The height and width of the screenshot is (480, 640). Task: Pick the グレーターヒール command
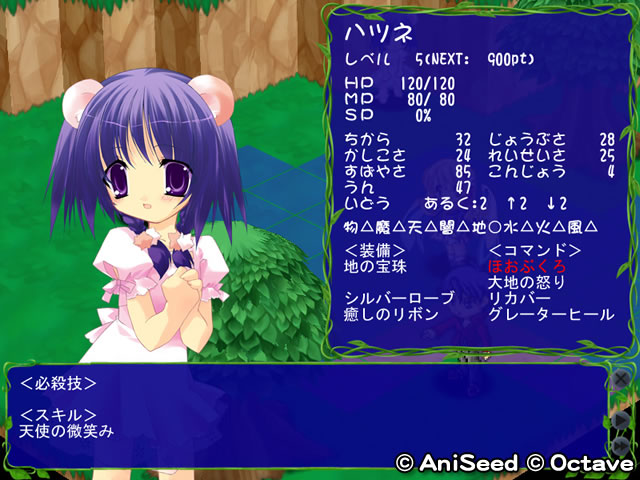pyautogui.click(x=550, y=314)
